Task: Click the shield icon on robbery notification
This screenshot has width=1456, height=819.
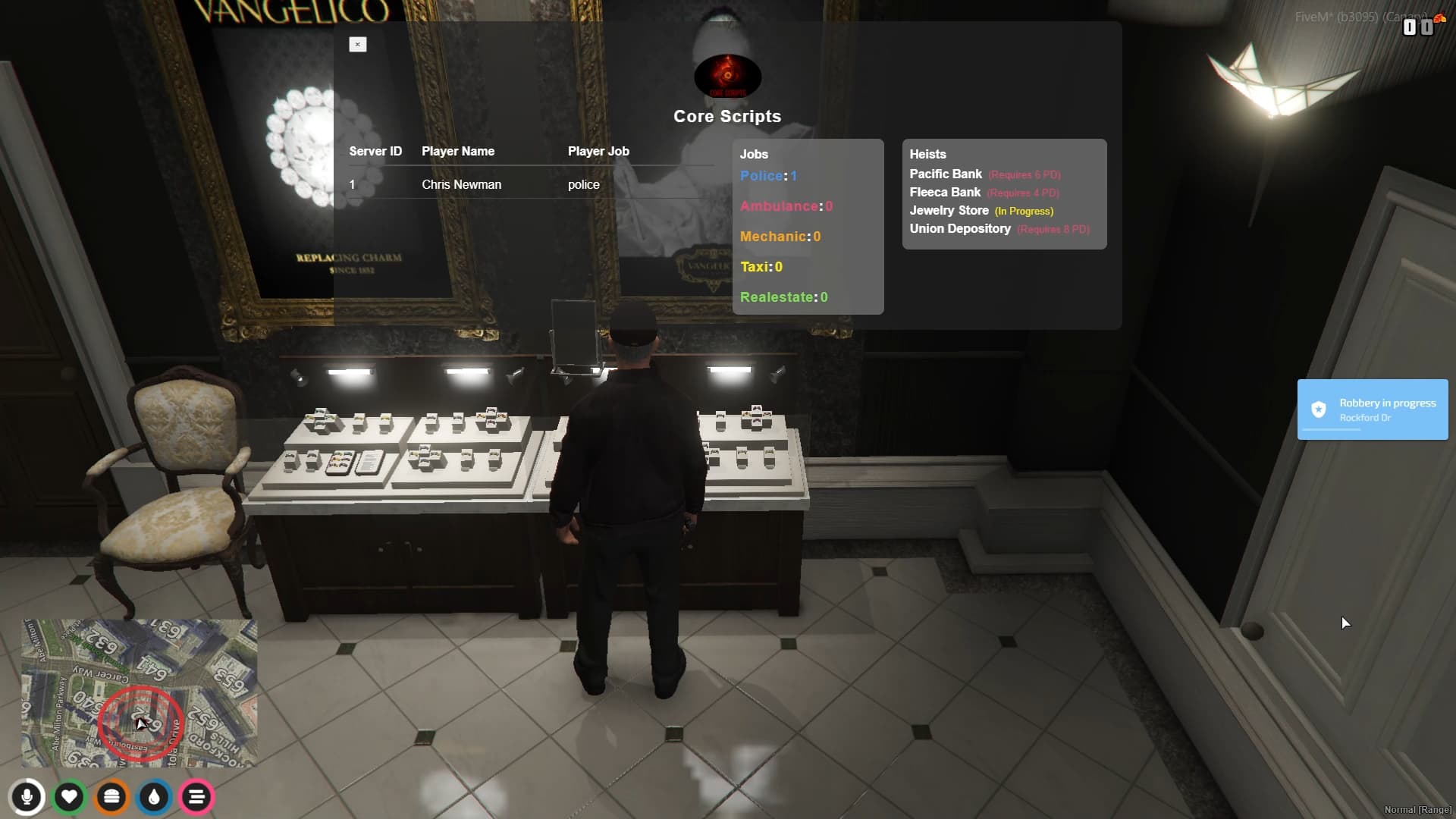Action: pos(1319,409)
